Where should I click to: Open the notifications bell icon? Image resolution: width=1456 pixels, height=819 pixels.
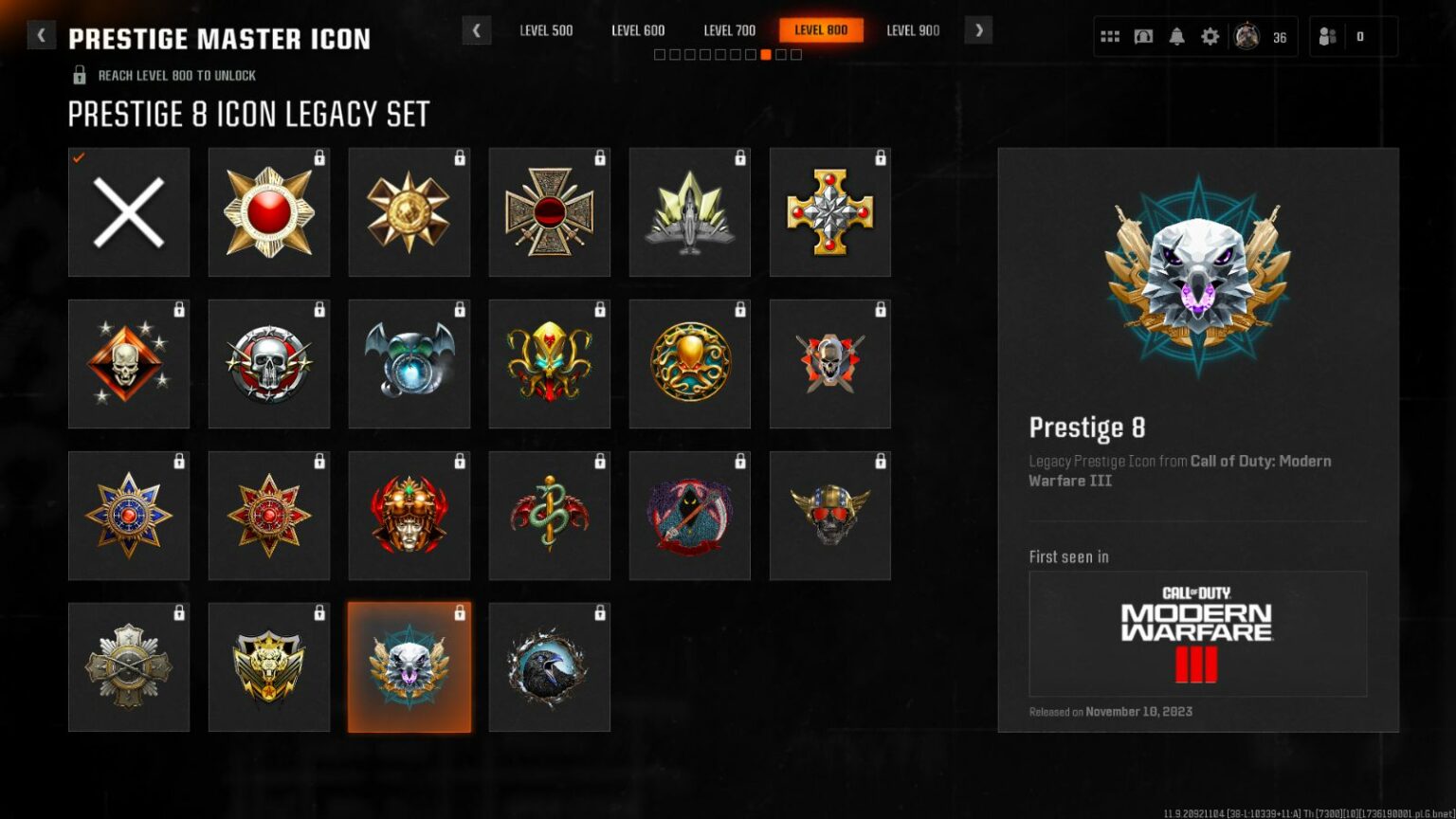tap(1176, 35)
